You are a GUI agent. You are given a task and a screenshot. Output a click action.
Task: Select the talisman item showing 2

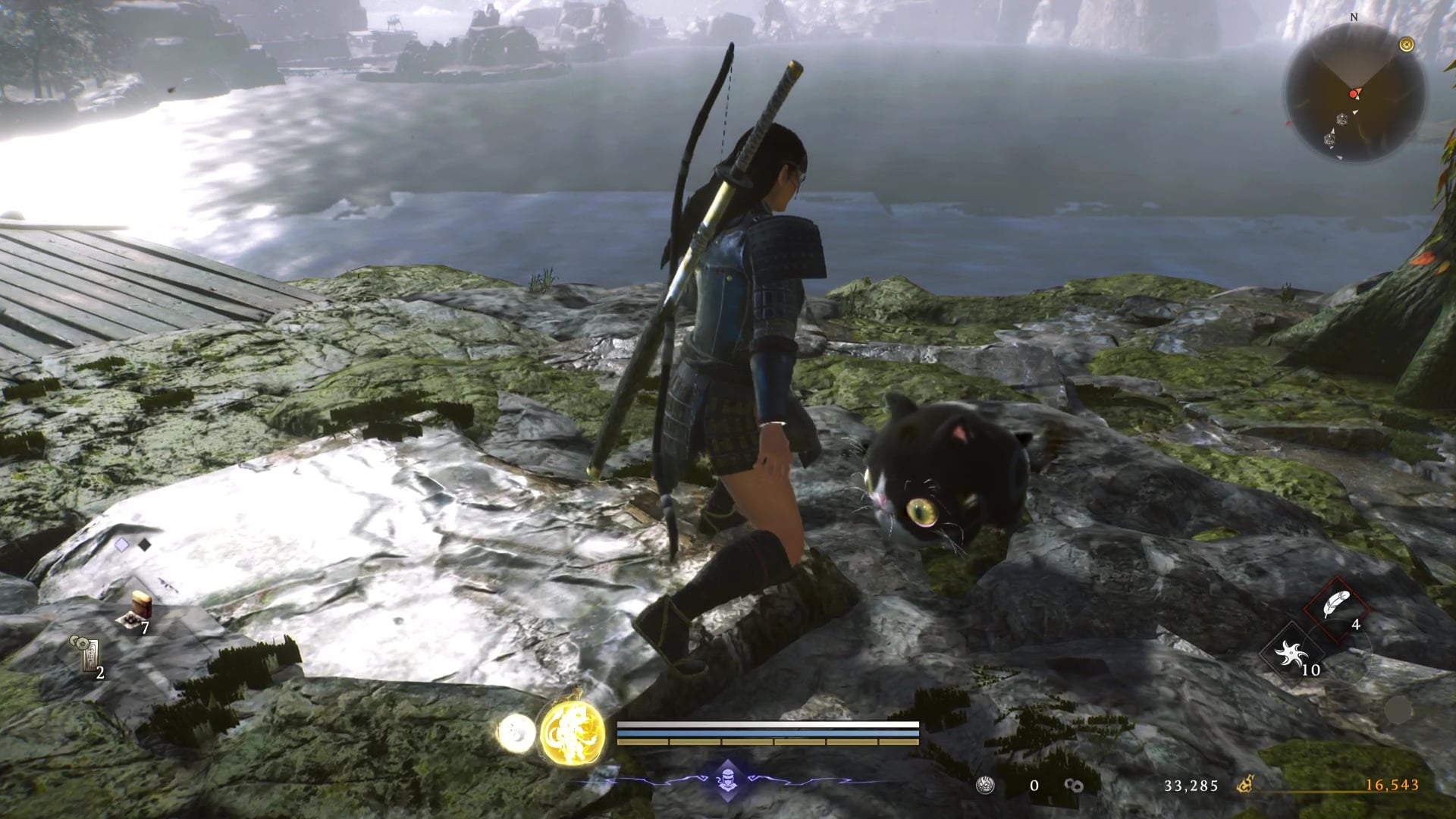(x=88, y=654)
